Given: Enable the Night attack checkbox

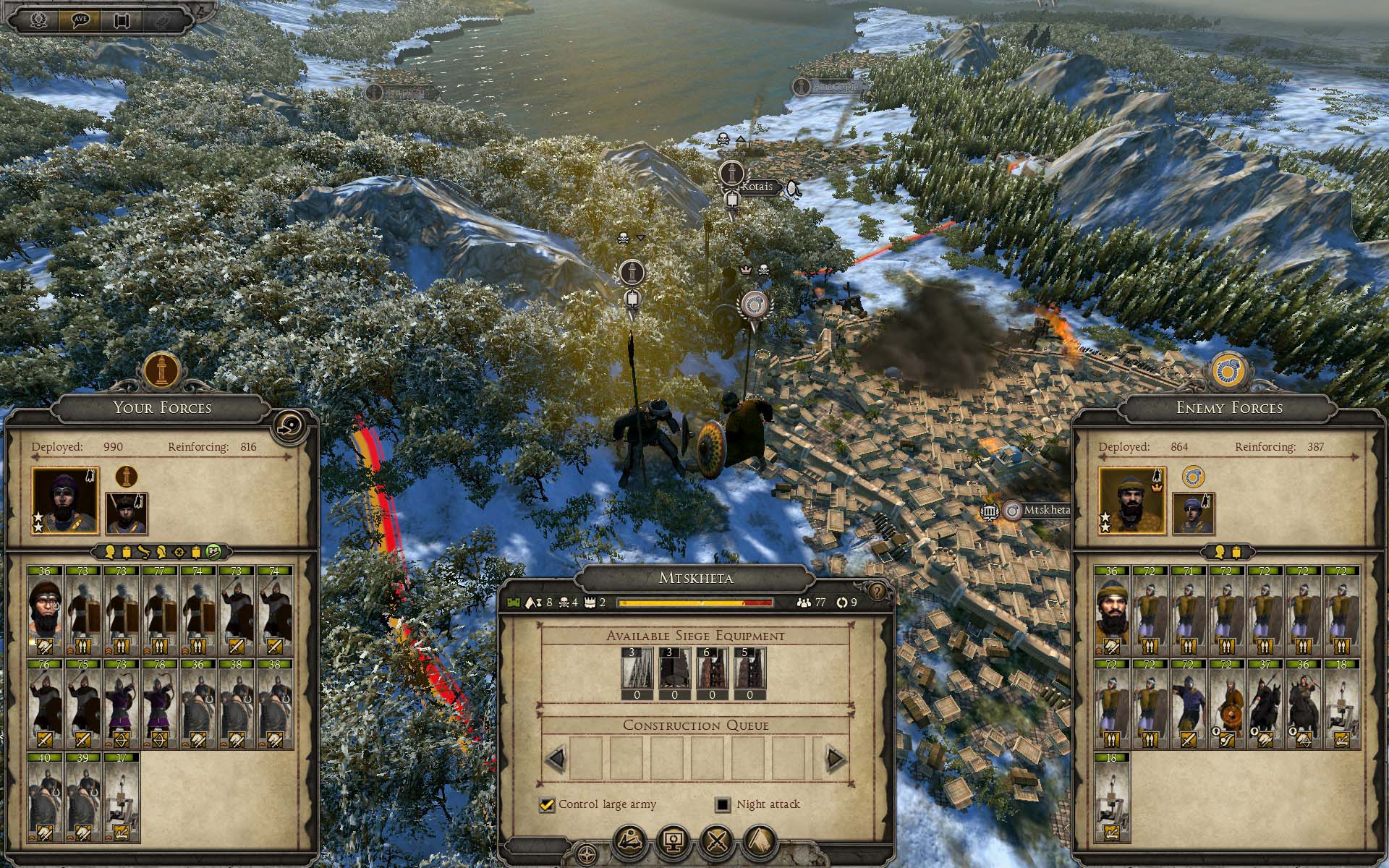Looking at the screenshot, I should tap(722, 804).
